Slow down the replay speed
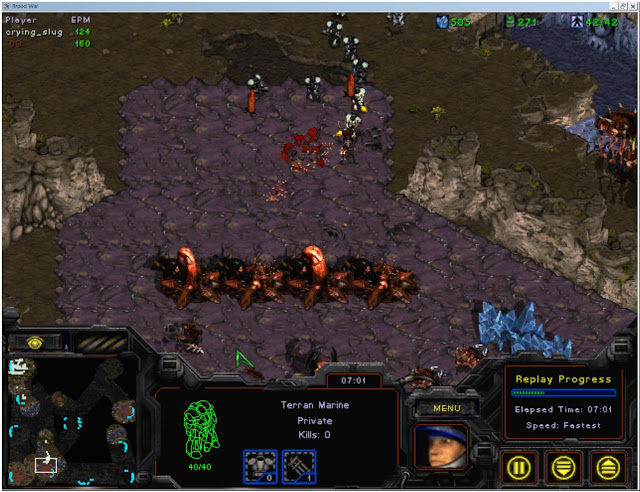Screen dimensions: 640x492 point(566,465)
